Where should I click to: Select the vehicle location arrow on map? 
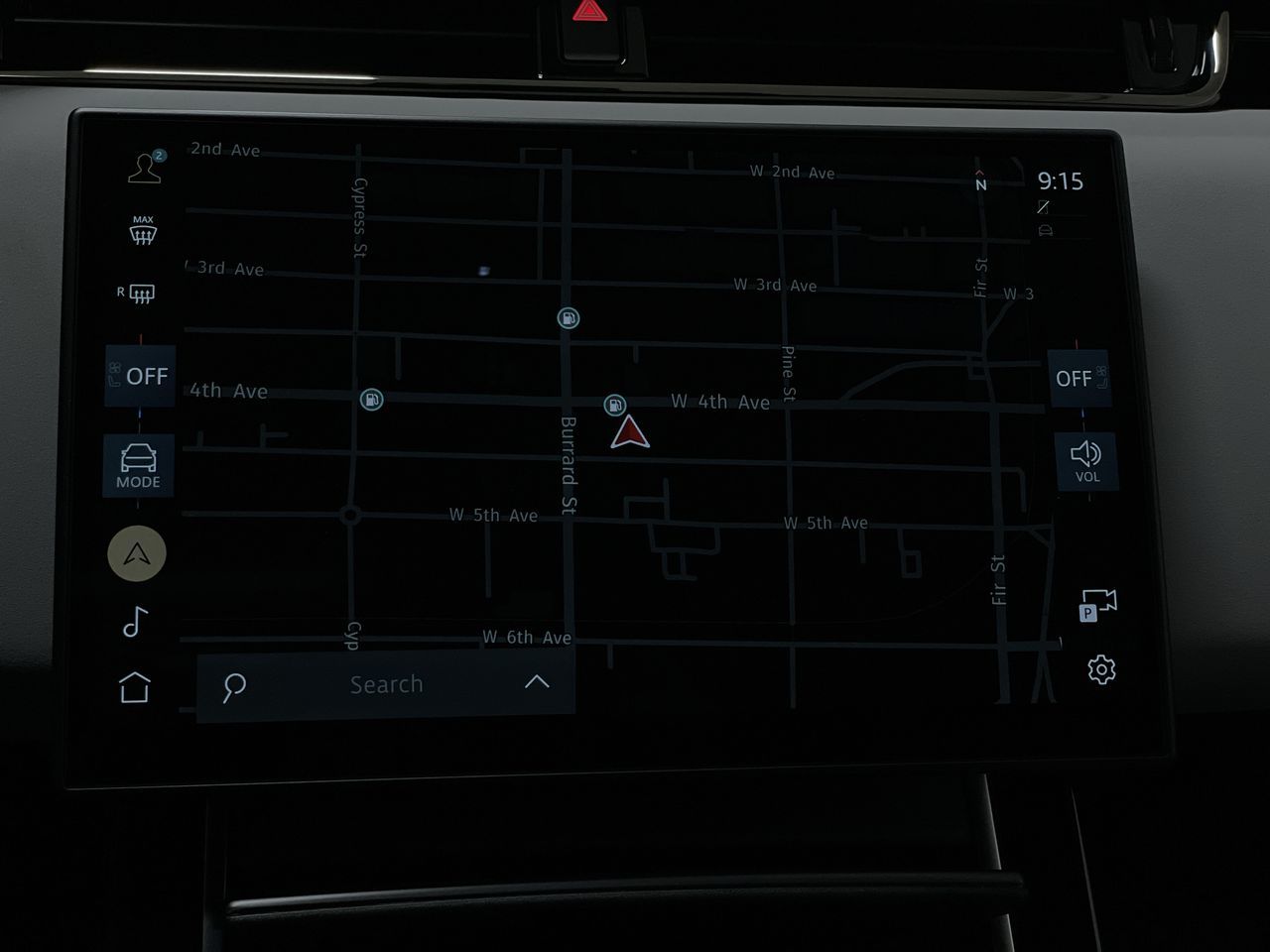[632, 432]
